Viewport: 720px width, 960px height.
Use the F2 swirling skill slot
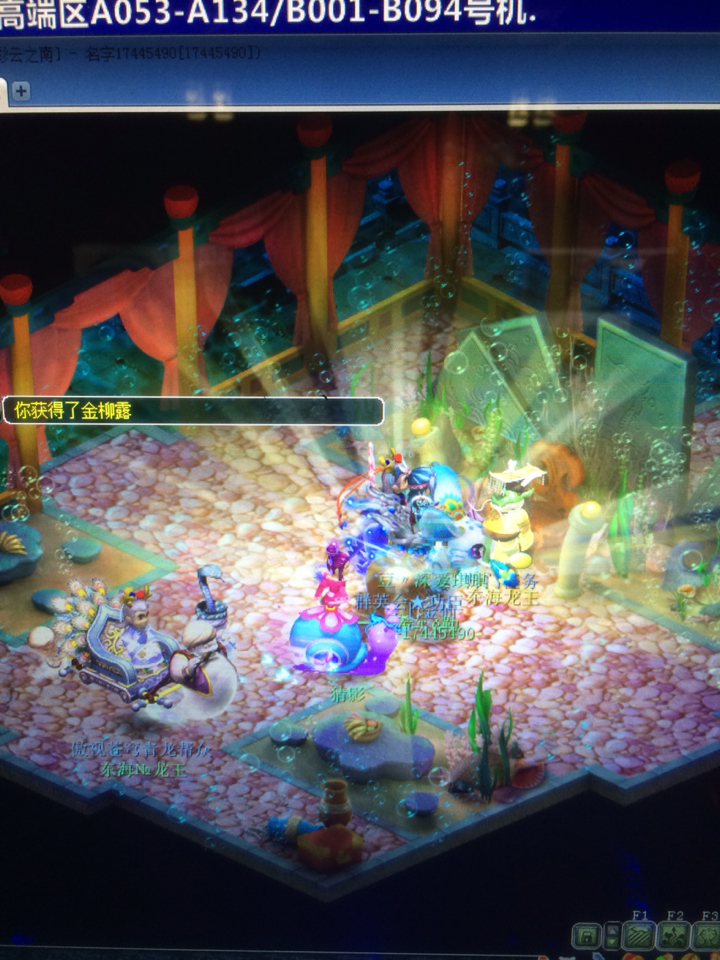pos(674,936)
